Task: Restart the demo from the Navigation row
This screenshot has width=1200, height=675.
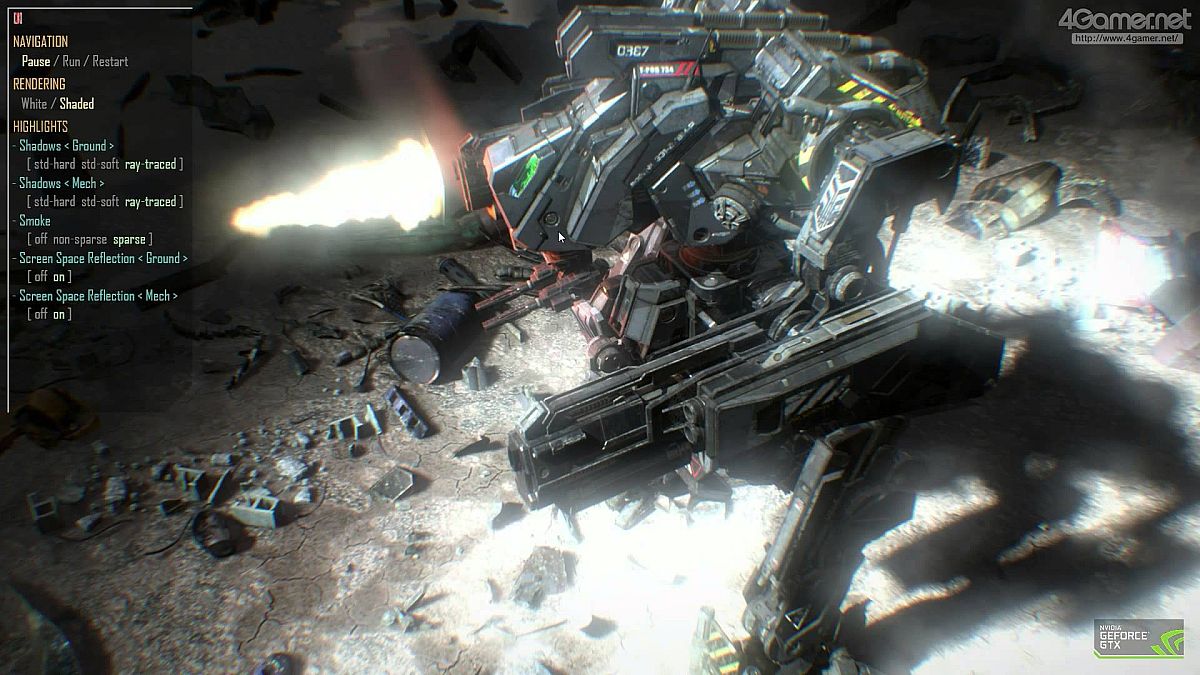Action: pos(110,61)
